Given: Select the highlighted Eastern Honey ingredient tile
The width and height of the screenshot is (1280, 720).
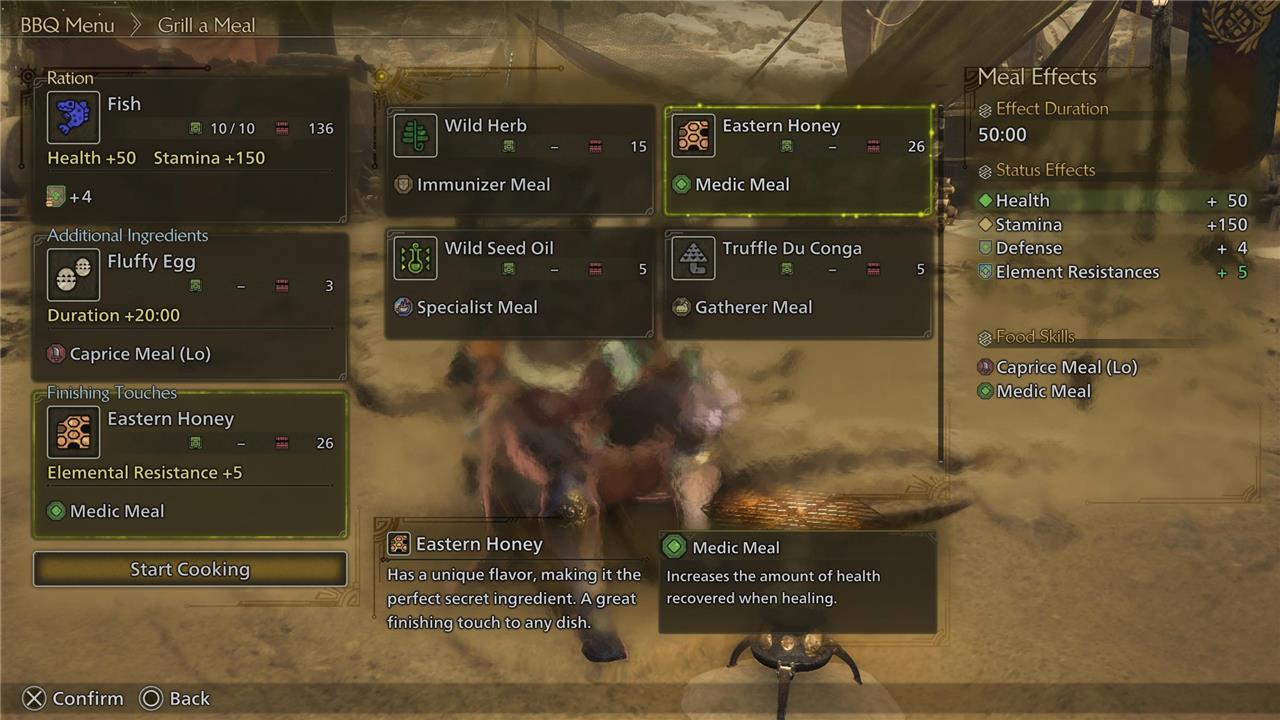Looking at the screenshot, I should (x=799, y=160).
